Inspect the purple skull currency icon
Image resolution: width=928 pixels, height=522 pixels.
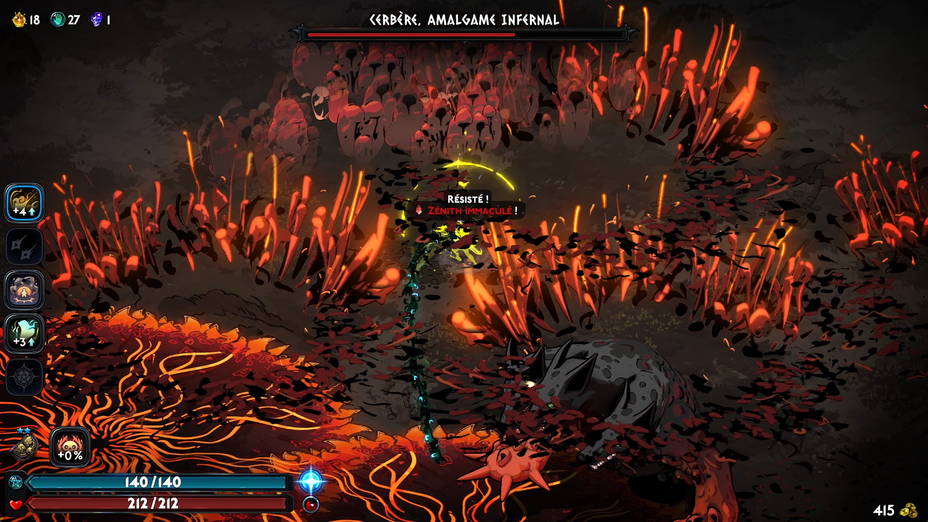click(x=97, y=19)
